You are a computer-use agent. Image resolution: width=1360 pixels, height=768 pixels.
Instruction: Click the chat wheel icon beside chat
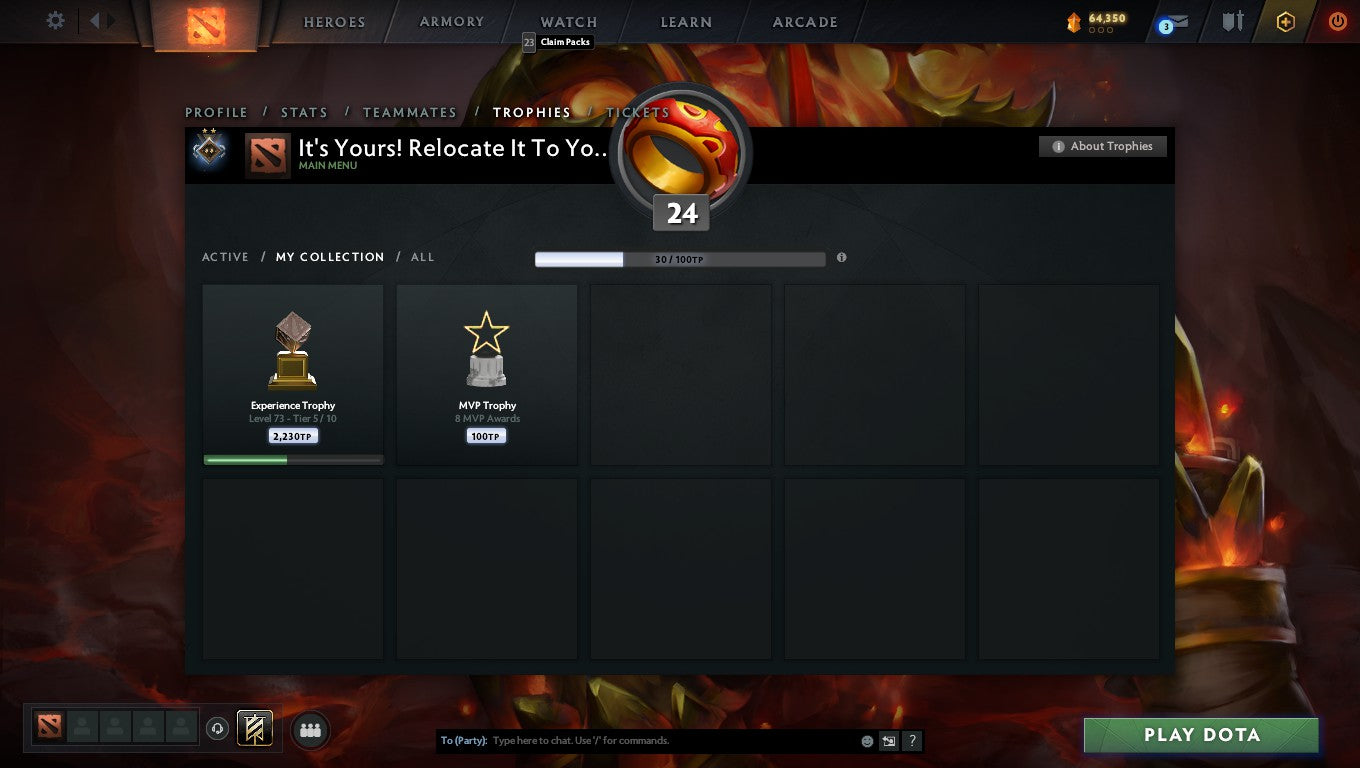pyautogui.click(x=888, y=740)
